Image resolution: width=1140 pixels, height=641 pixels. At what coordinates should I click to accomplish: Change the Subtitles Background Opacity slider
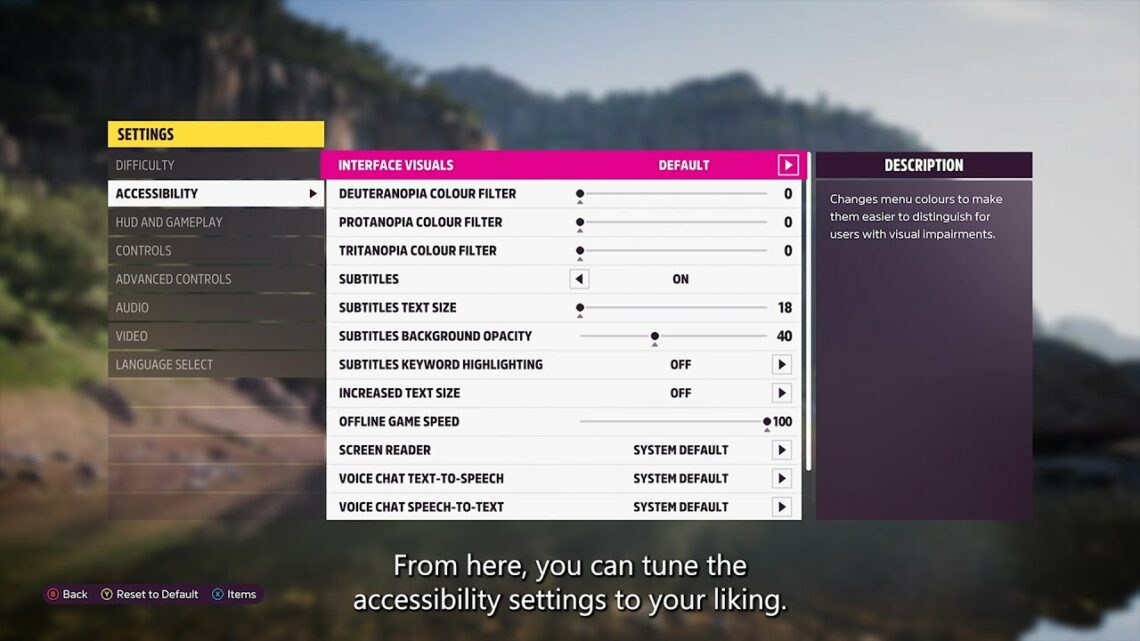click(x=655, y=336)
